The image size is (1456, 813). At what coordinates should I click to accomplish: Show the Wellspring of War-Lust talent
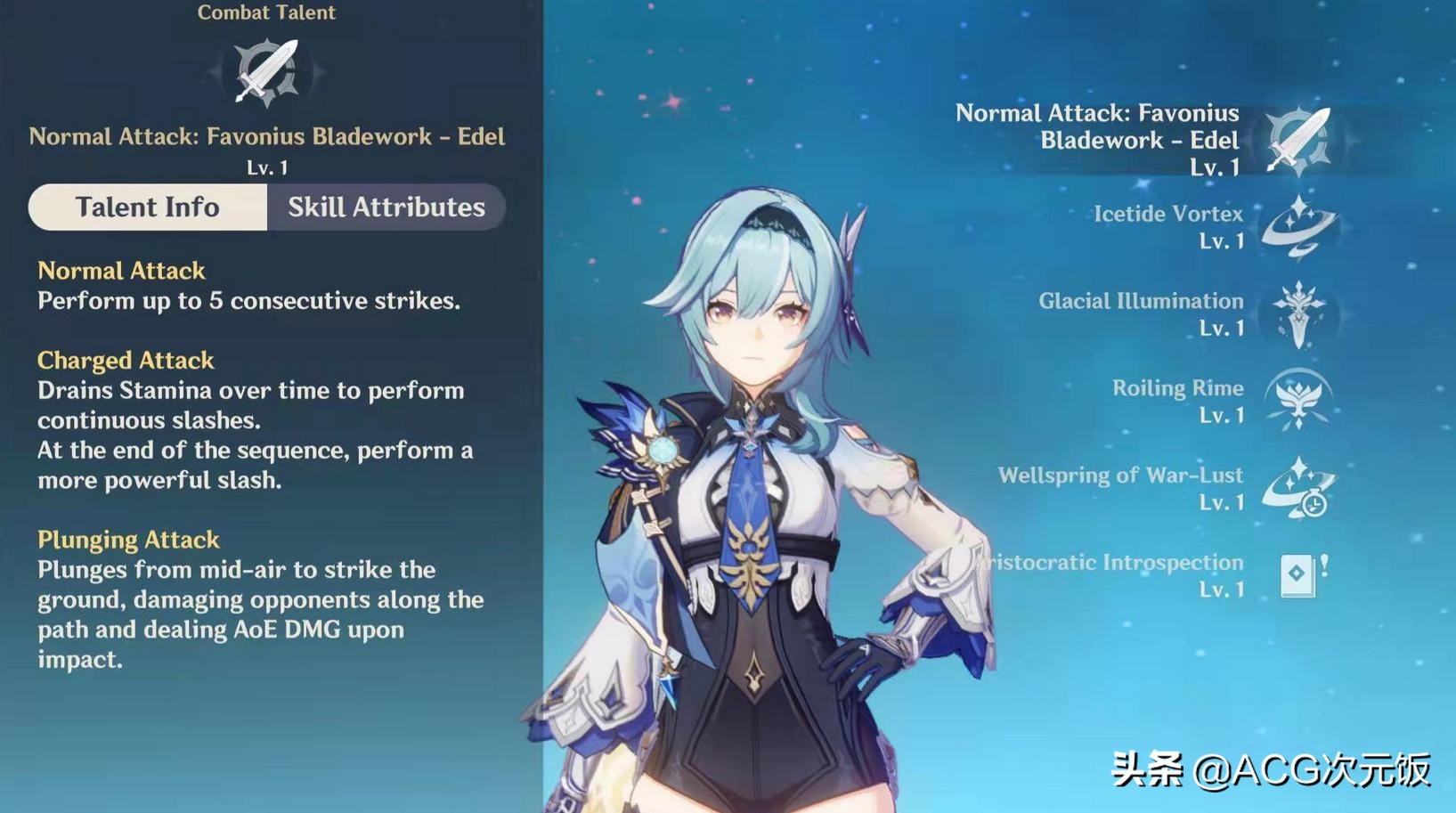1297,488
